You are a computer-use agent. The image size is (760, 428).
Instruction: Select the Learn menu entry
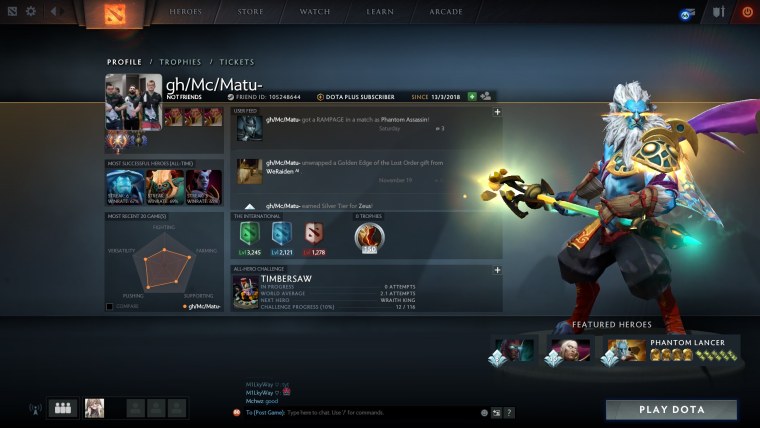coord(379,12)
